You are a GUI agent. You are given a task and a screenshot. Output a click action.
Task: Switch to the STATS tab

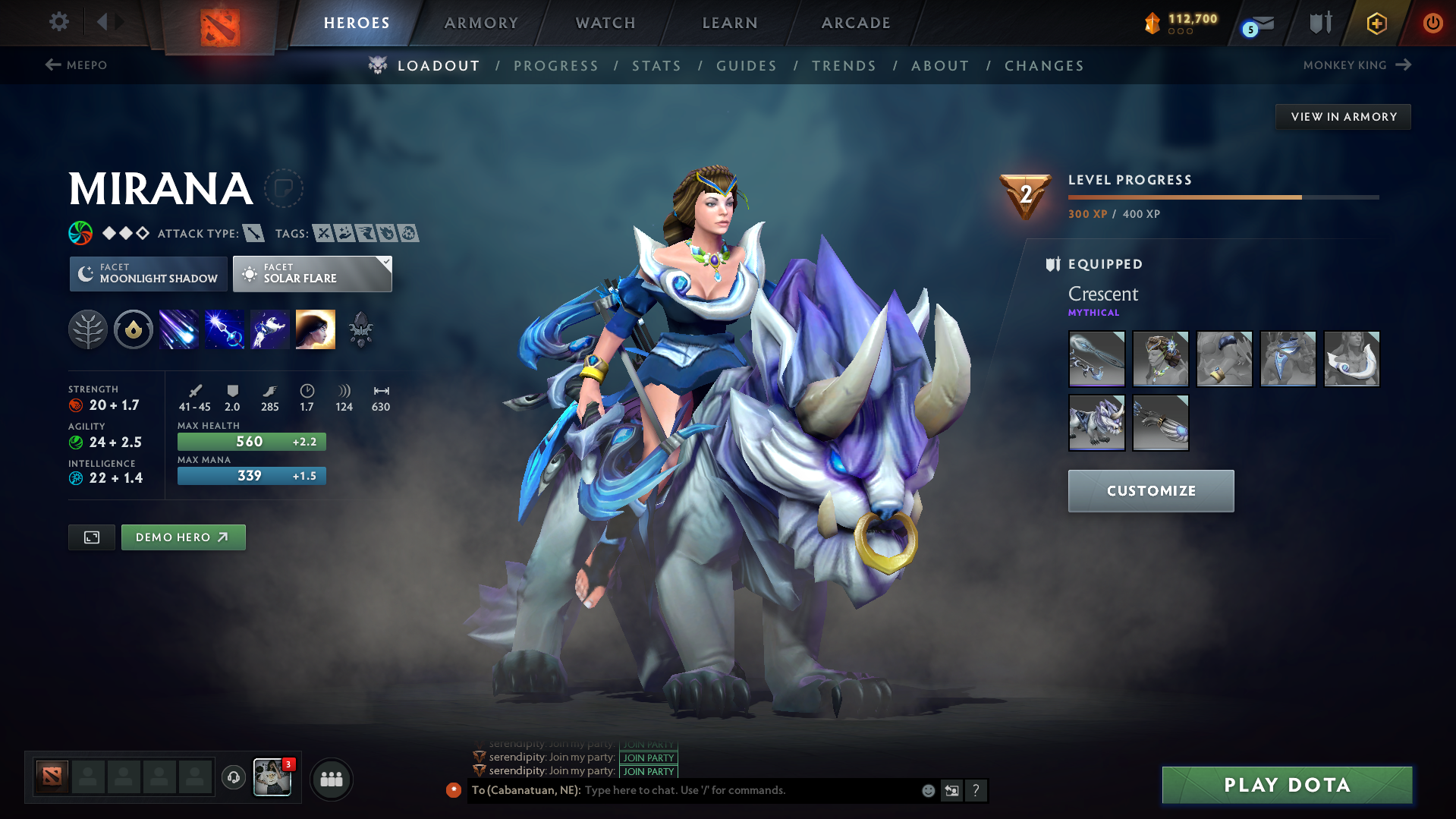point(656,65)
